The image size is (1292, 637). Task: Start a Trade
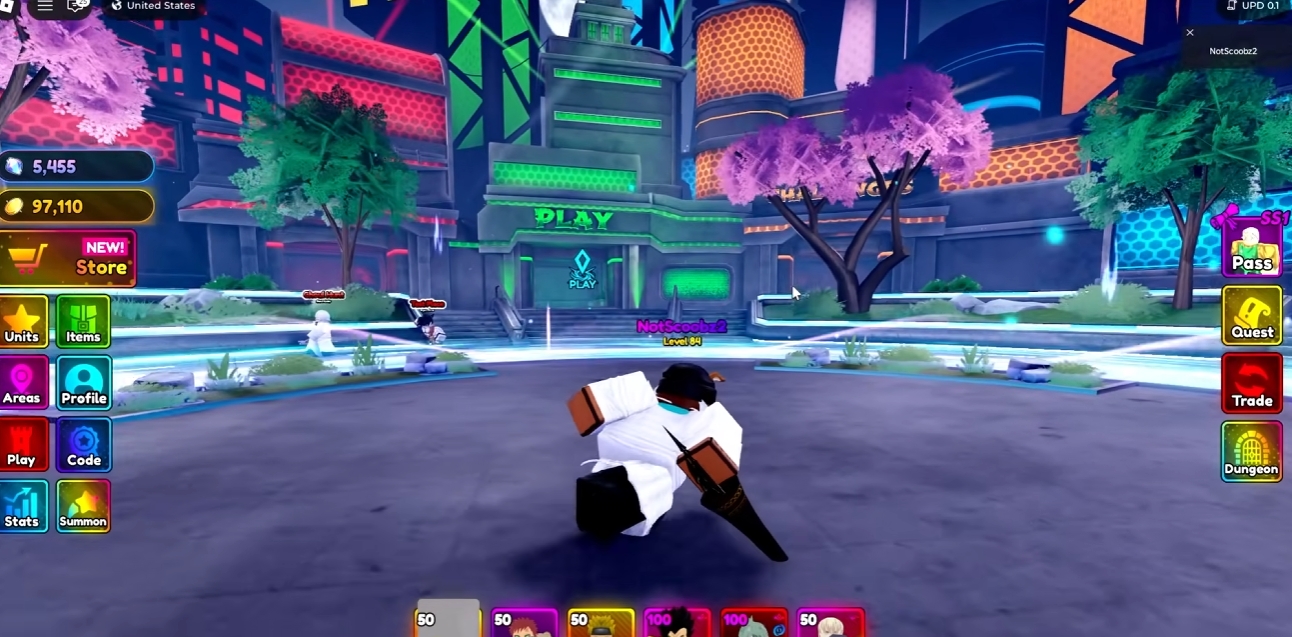coord(1251,384)
